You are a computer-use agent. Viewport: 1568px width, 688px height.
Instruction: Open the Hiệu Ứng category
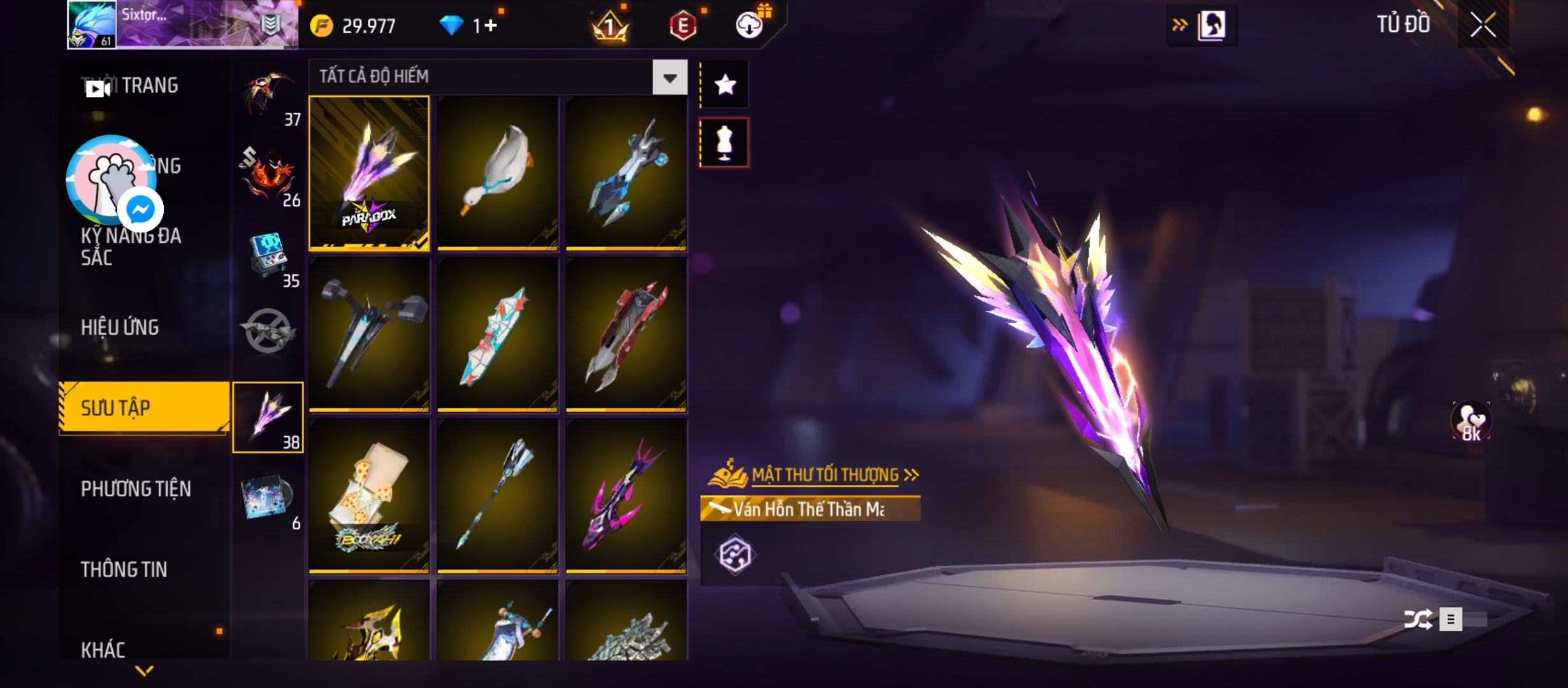[120, 327]
